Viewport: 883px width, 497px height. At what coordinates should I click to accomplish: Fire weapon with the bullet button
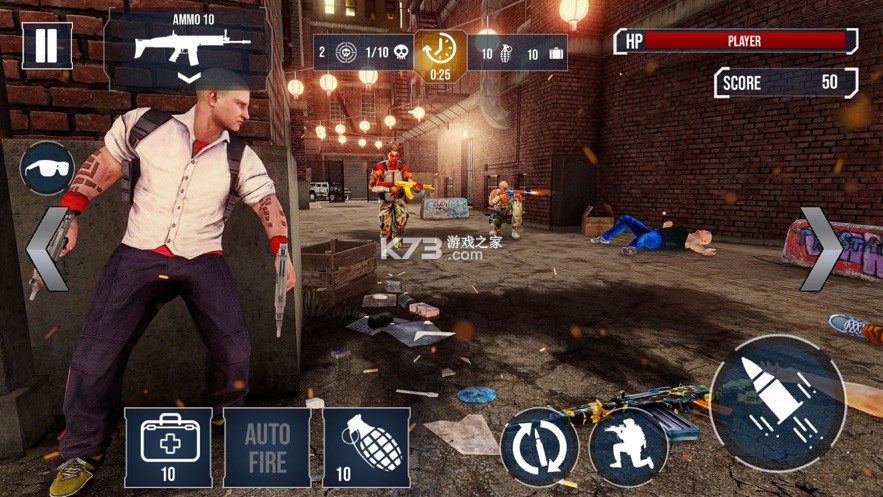[x=778, y=402]
